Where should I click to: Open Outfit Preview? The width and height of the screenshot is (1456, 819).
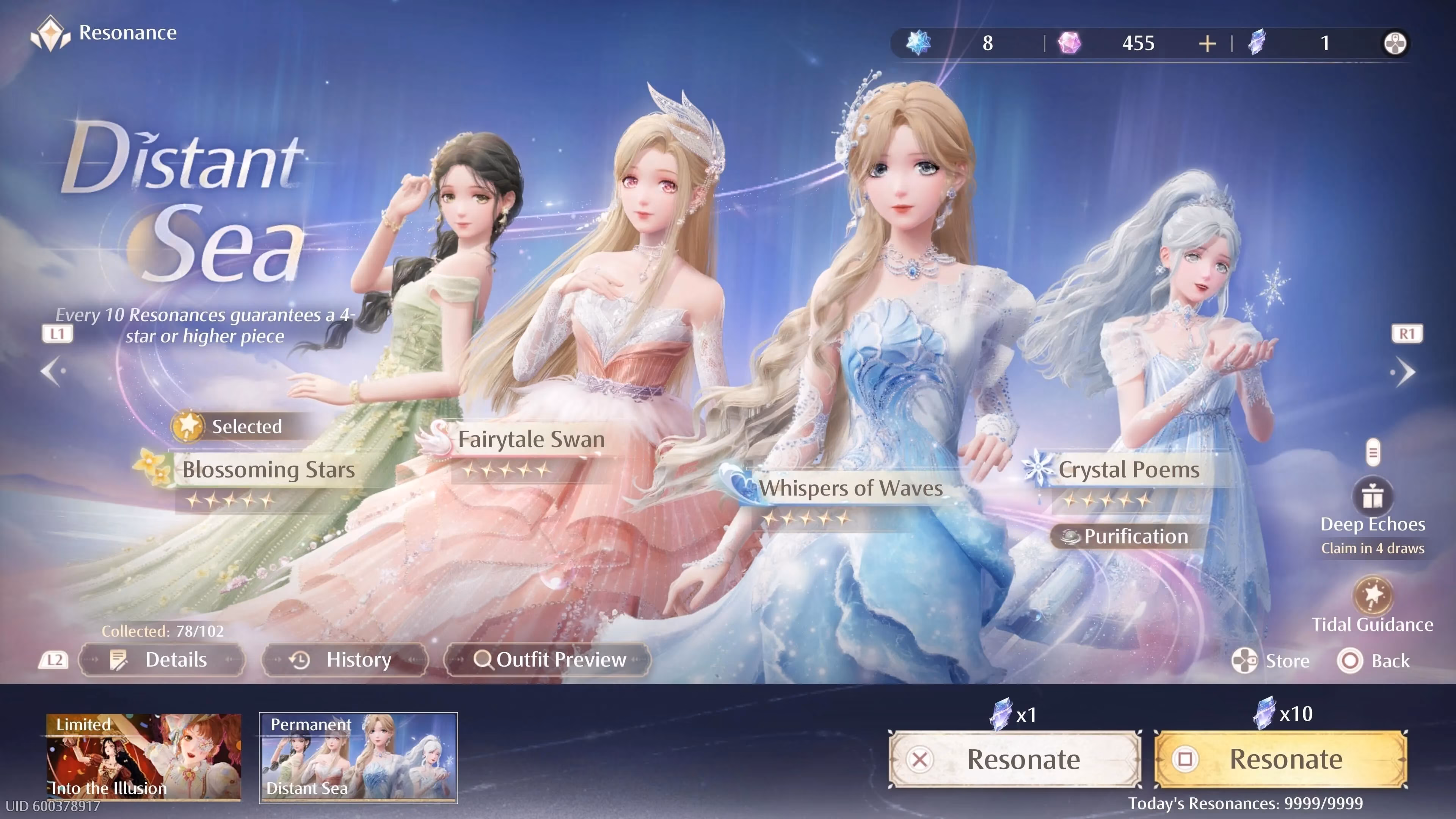548,660
